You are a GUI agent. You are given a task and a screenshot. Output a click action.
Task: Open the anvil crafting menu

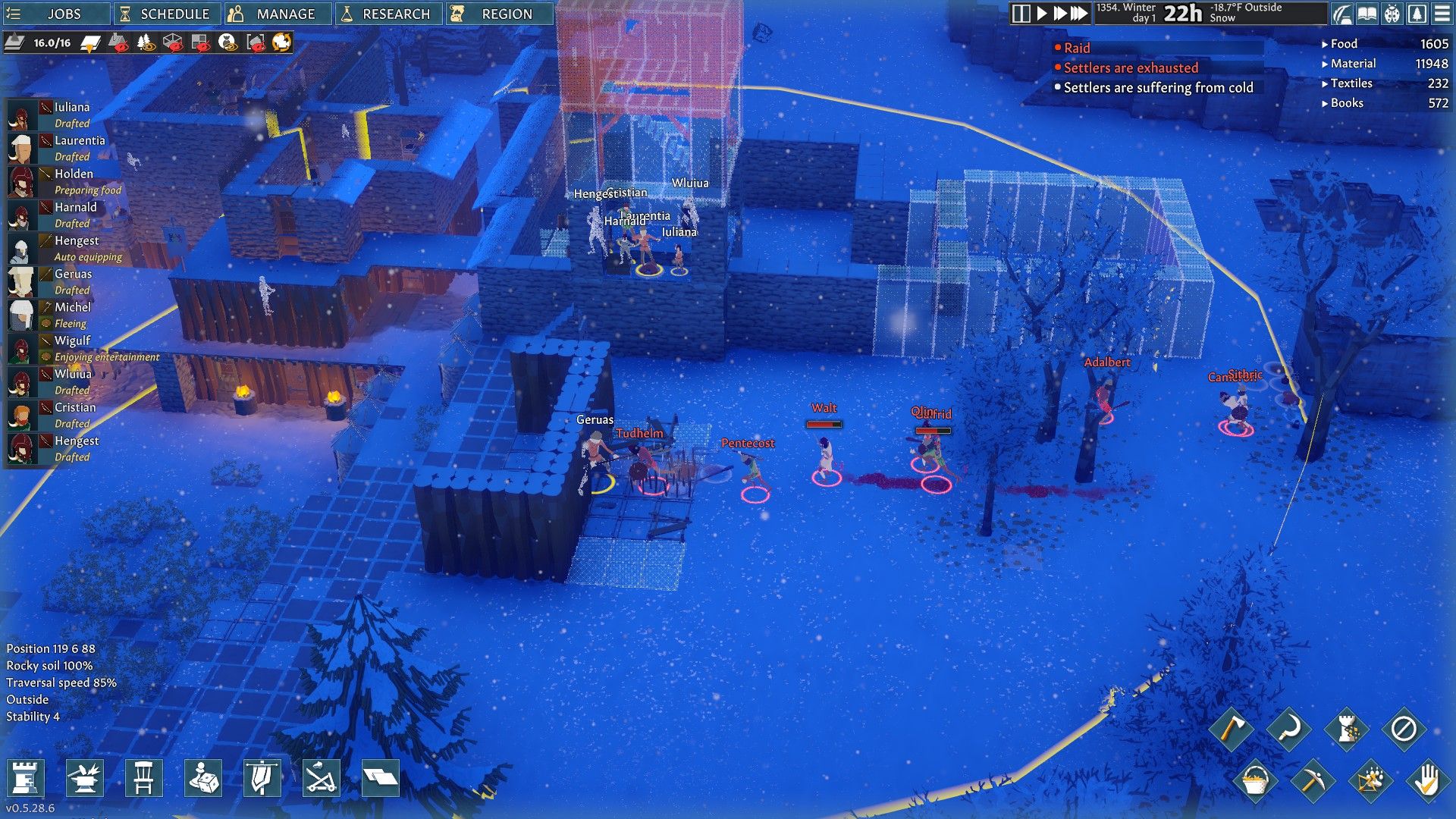pos(83,779)
